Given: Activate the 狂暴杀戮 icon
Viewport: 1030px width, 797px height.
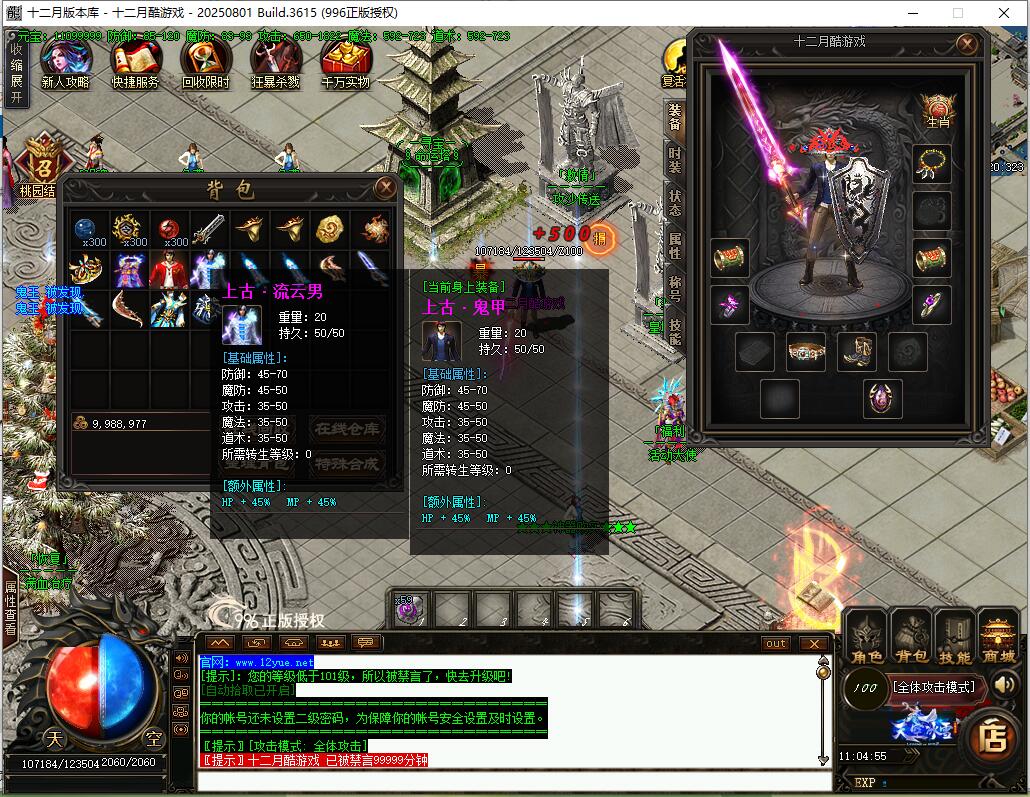Looking at the screenshot, I should click(276, 62).
